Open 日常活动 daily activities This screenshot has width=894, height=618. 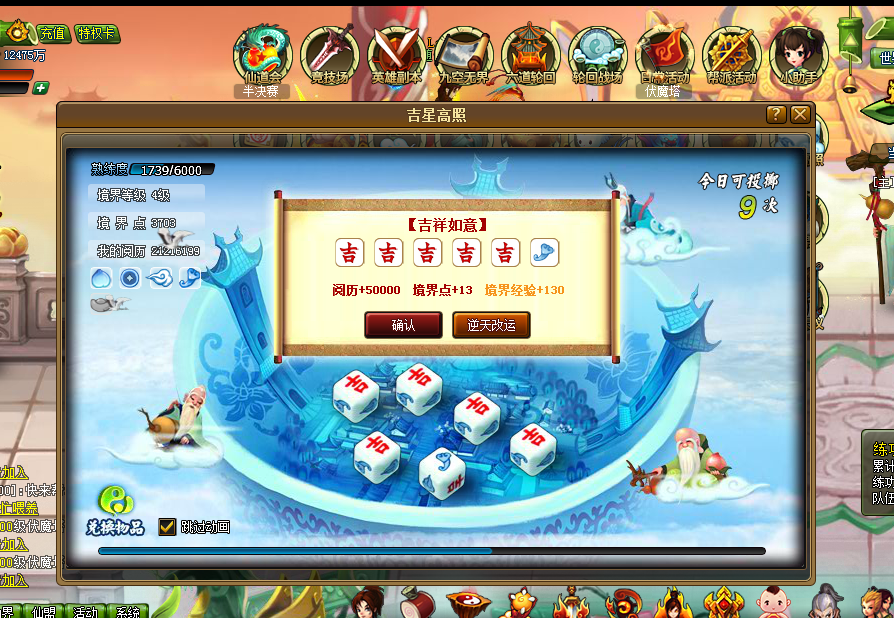665,53
